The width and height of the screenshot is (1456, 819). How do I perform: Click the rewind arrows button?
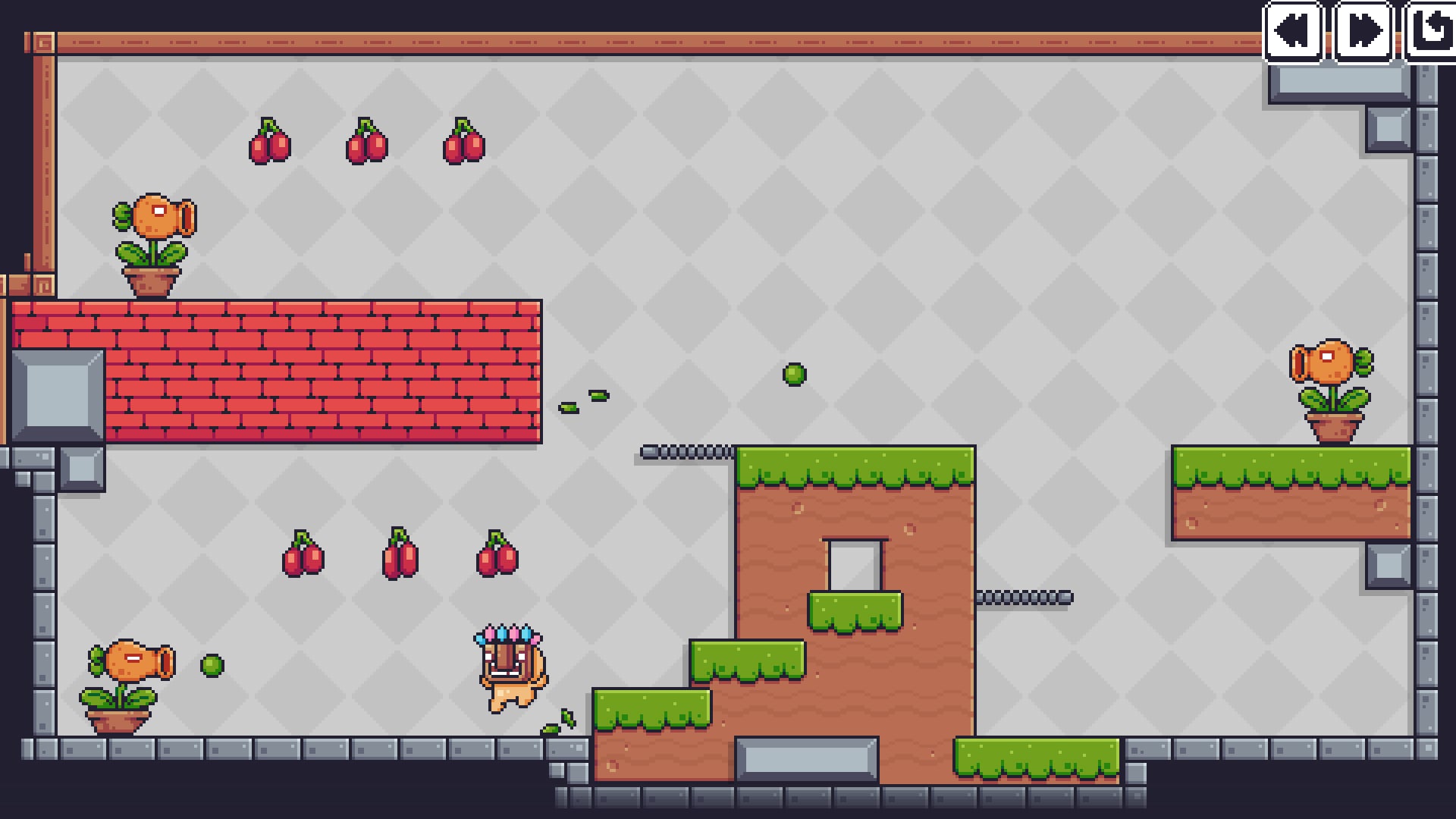pos(1293,31)
